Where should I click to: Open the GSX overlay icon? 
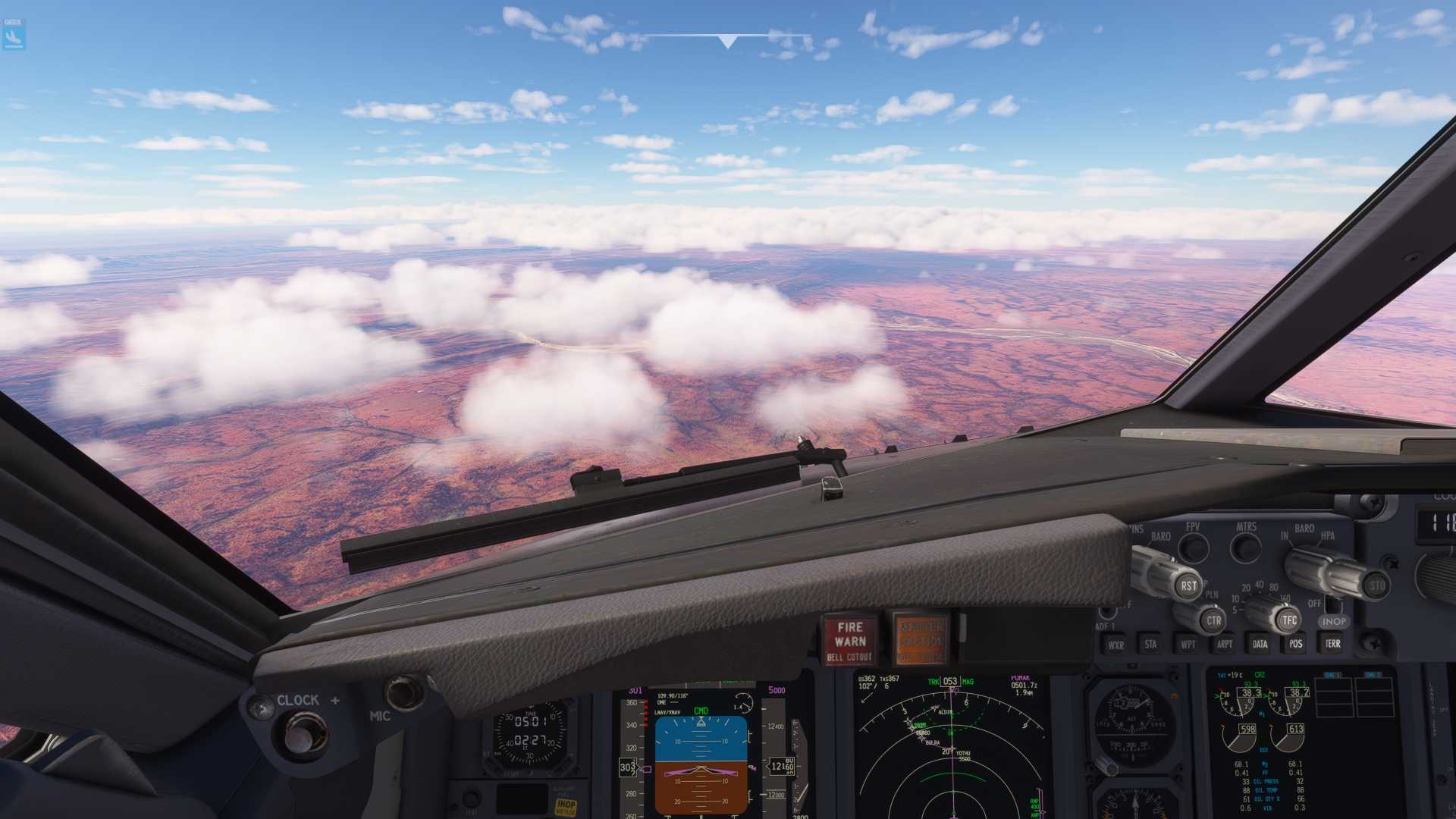pyautogui.click(x=14, y=34)
